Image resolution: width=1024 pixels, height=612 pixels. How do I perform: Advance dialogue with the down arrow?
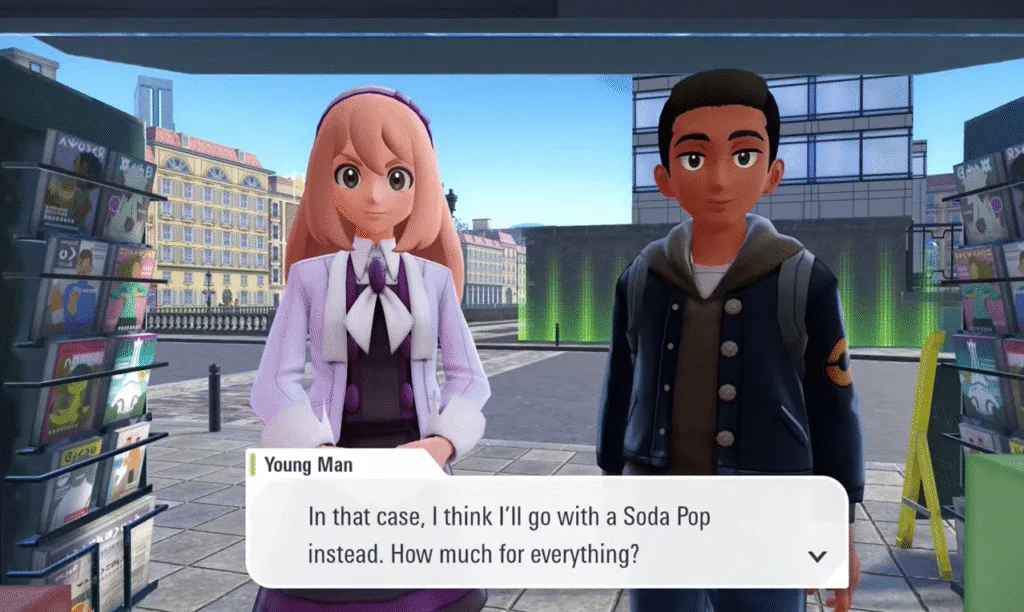click(817, 556)
